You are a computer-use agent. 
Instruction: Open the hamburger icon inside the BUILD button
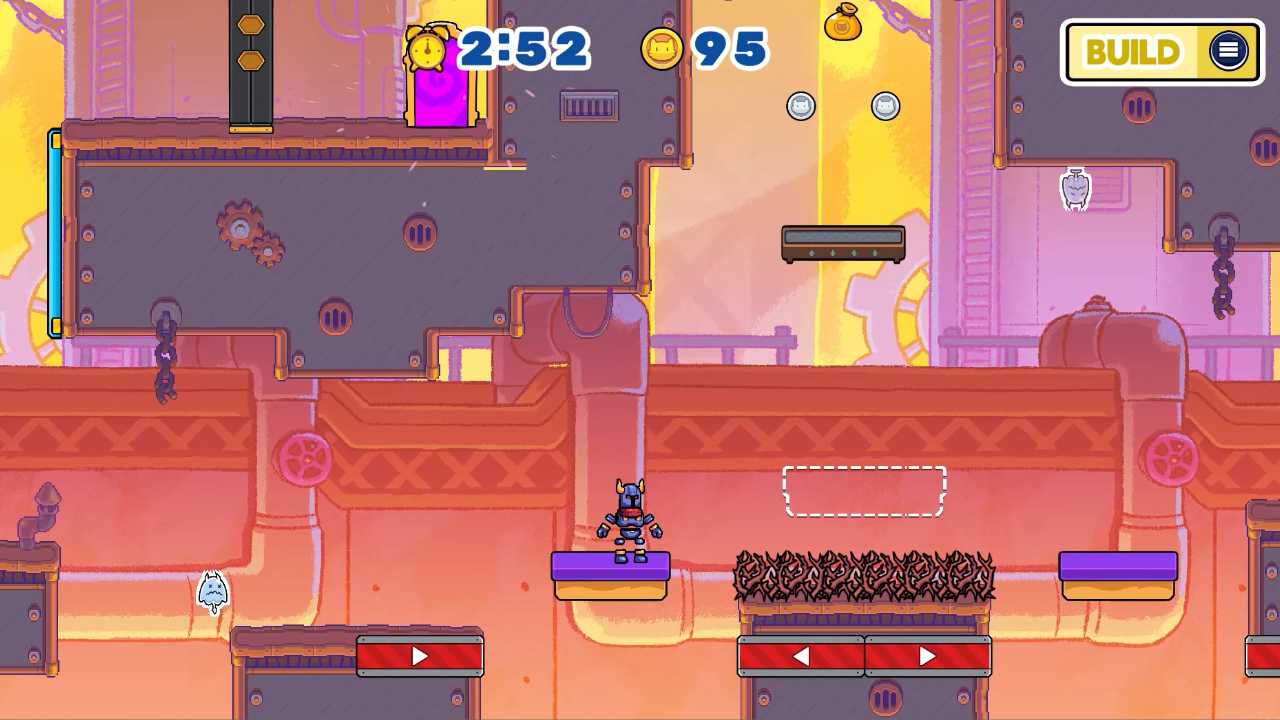point(1229,52)
